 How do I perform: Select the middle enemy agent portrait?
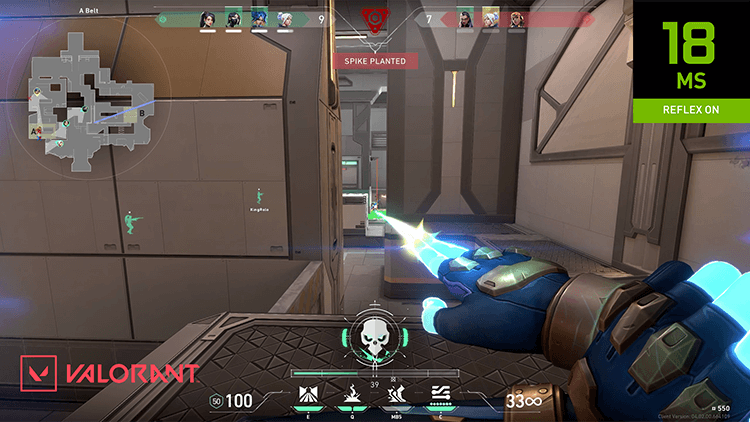490,18
